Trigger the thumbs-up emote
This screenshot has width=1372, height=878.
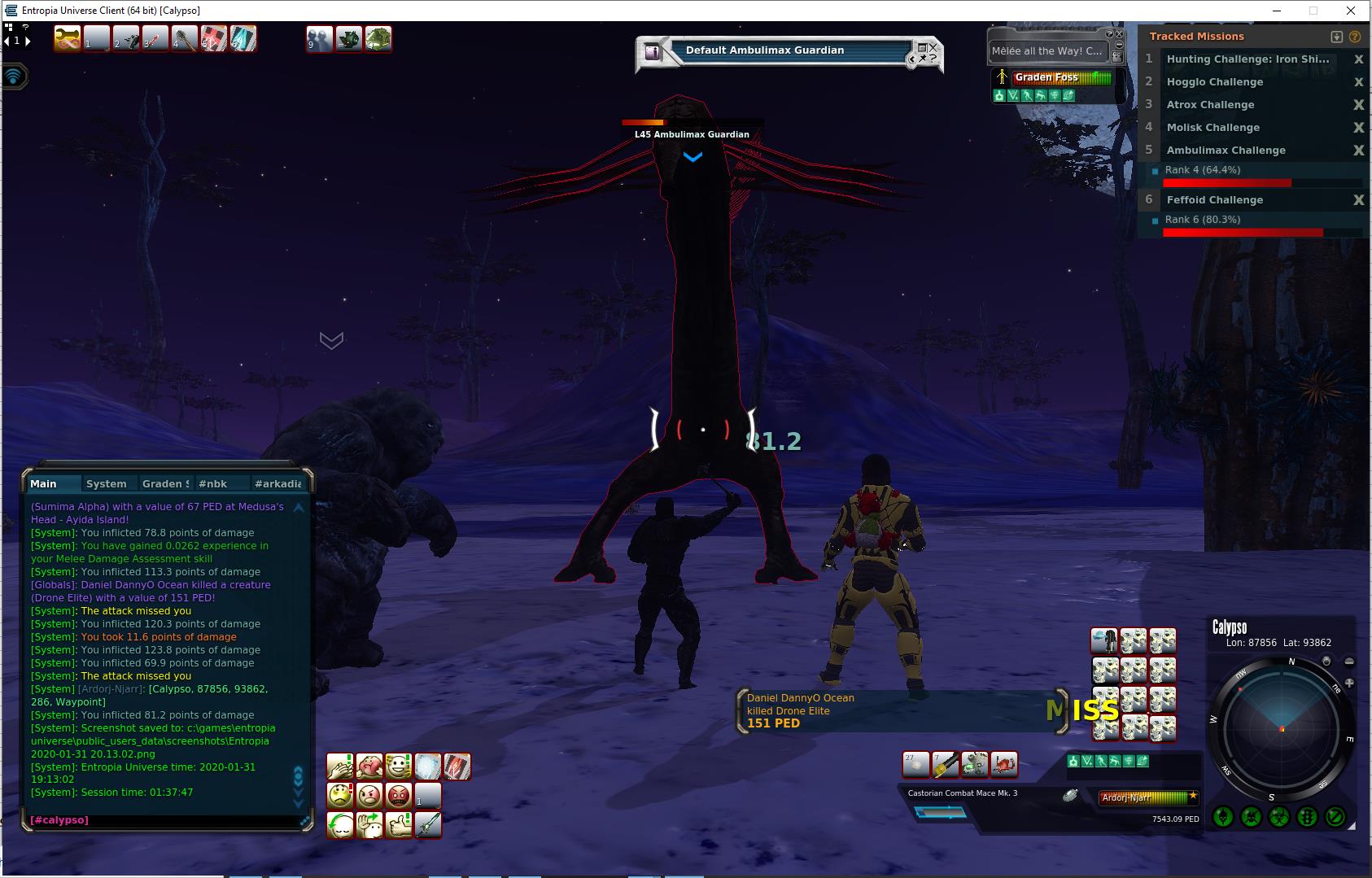pyautogui.click(x=399, y=824)
